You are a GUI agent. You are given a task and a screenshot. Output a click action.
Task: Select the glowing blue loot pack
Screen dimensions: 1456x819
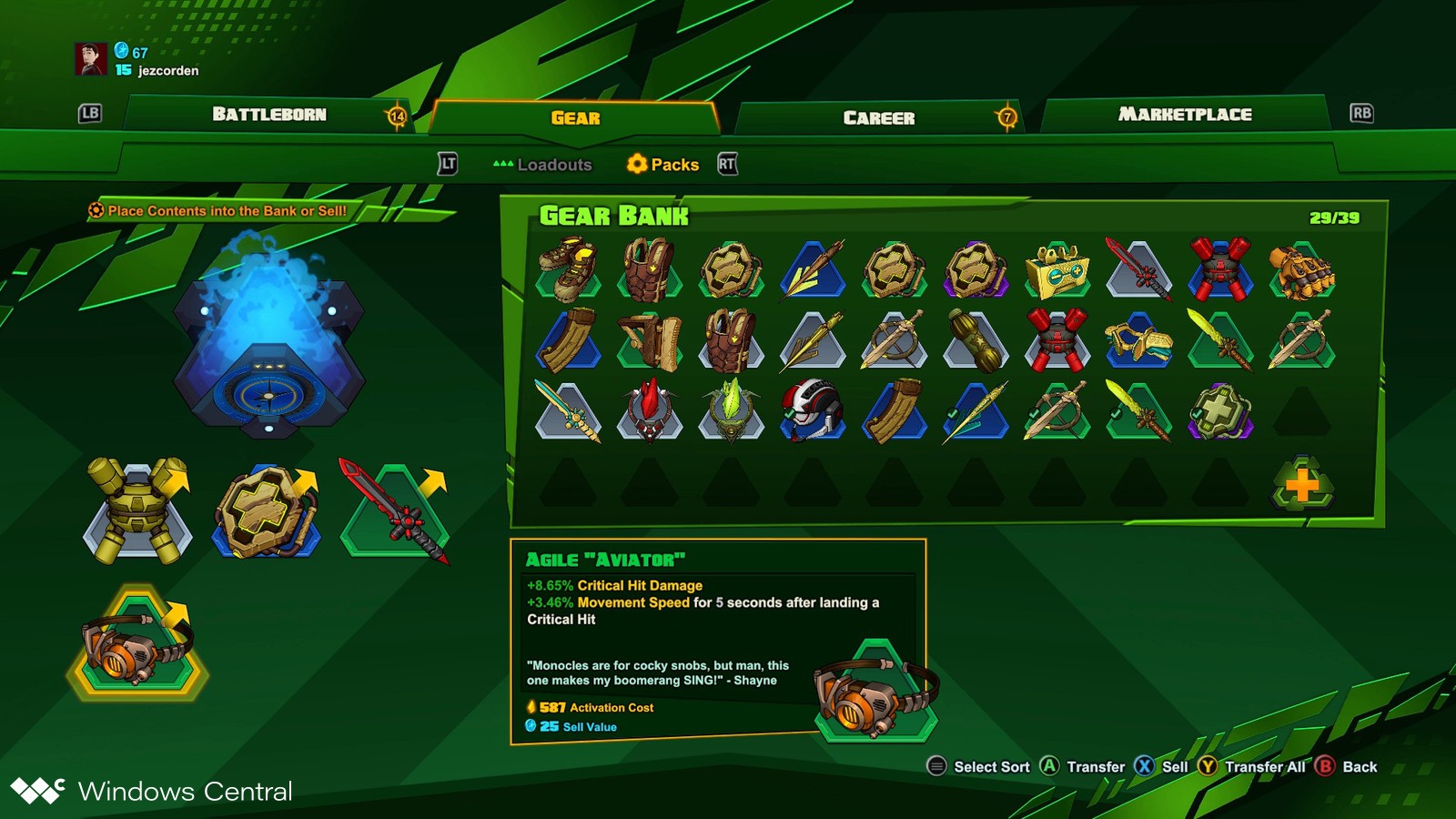pos(268,337)
